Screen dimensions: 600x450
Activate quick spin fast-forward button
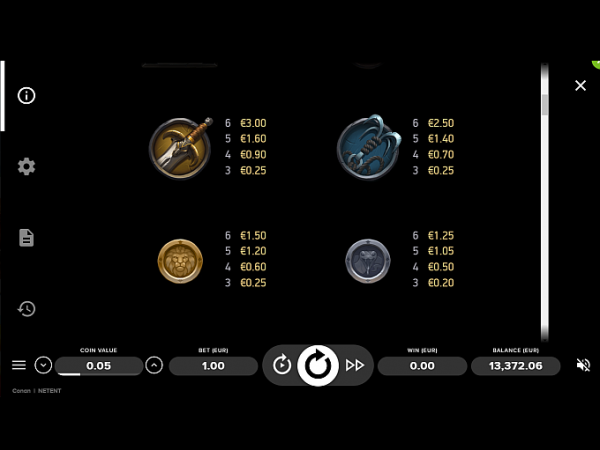pyautogui.click(x=355, y=366)
